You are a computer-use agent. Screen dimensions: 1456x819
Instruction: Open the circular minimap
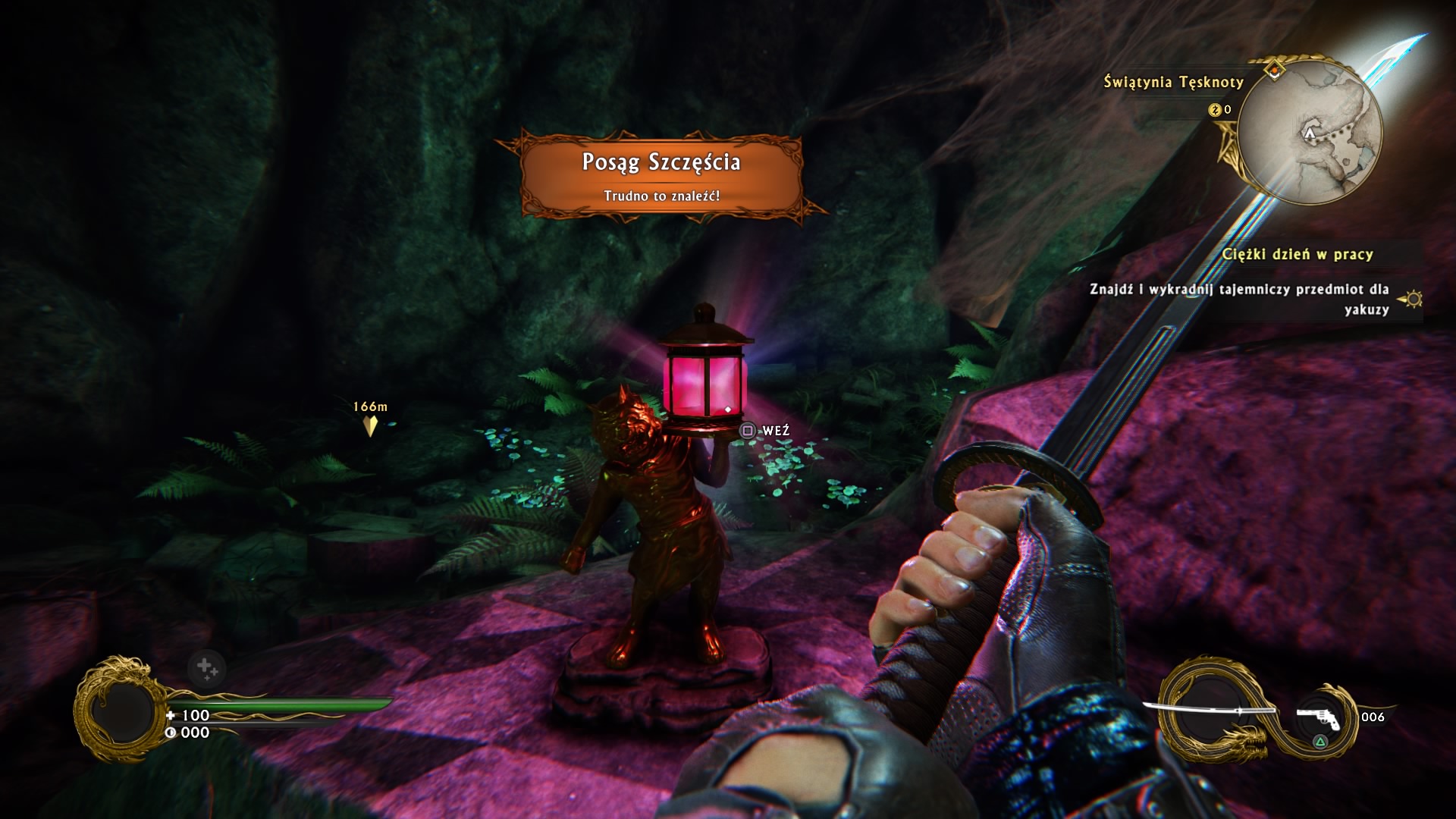(x=1313, y=133)
